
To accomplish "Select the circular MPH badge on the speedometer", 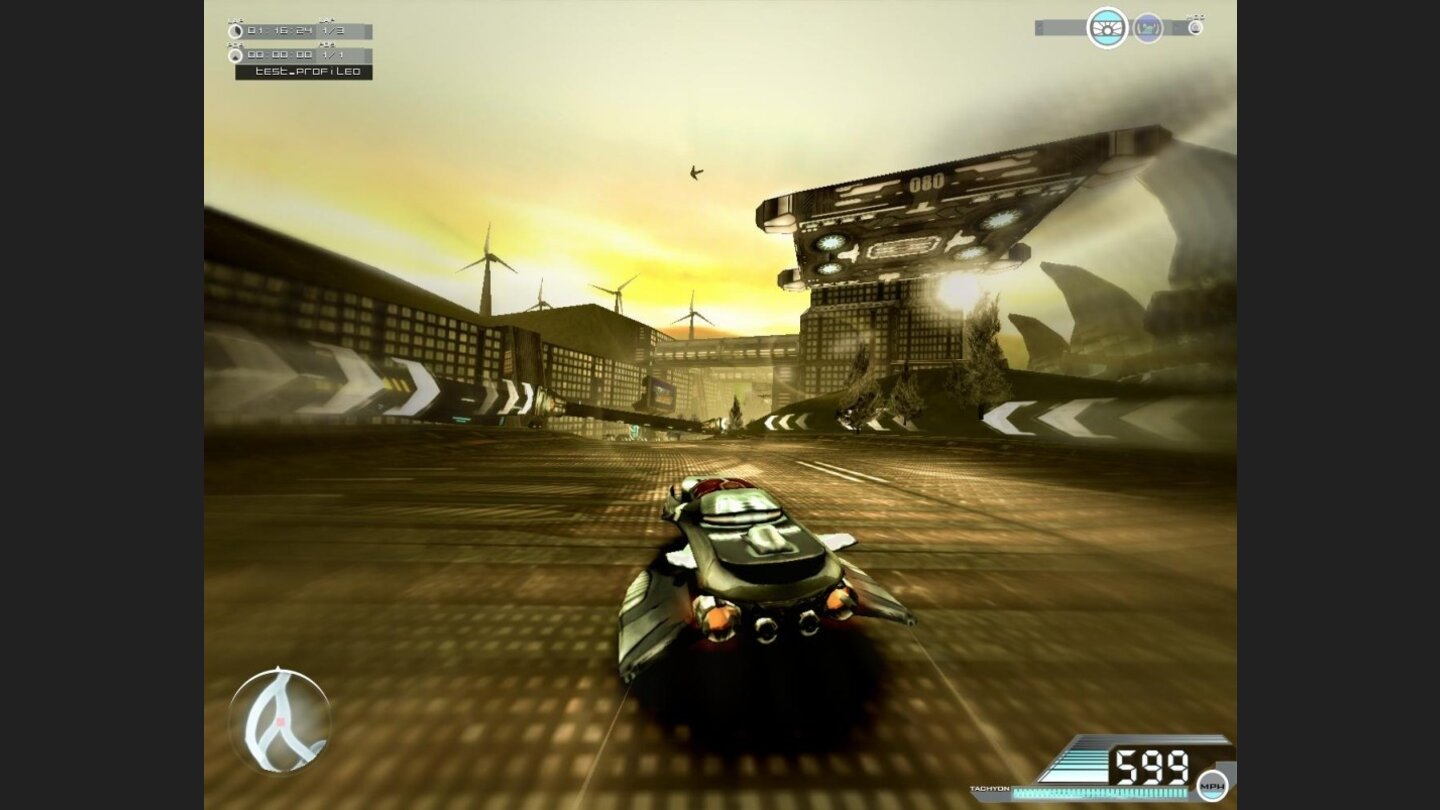I will (1209, 786).
